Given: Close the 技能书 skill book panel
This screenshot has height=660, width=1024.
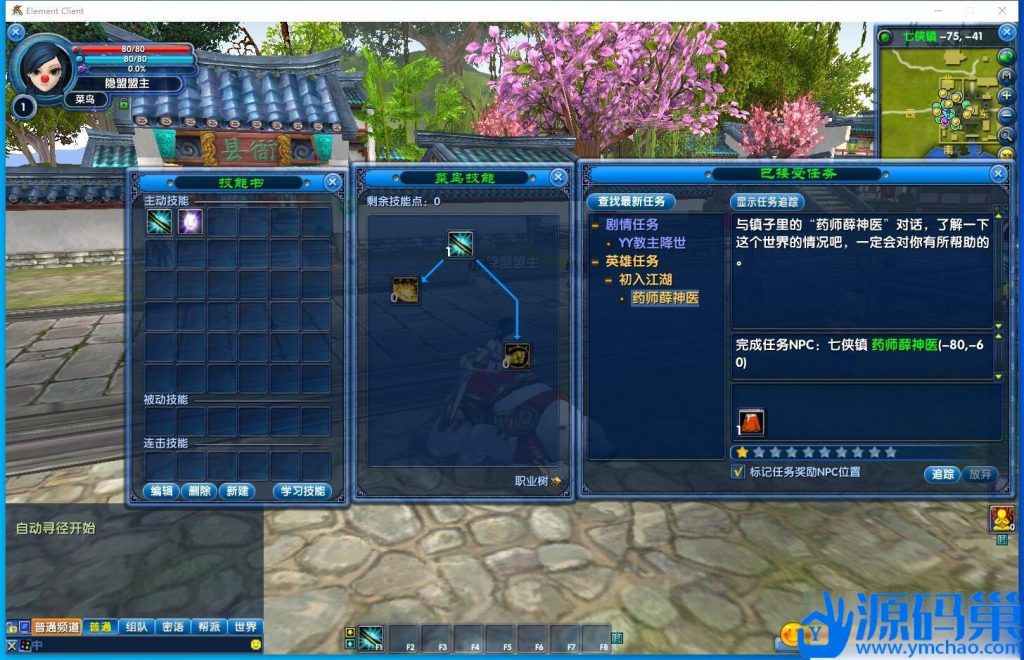Looking at the screenshot, I should click(332, 182).
